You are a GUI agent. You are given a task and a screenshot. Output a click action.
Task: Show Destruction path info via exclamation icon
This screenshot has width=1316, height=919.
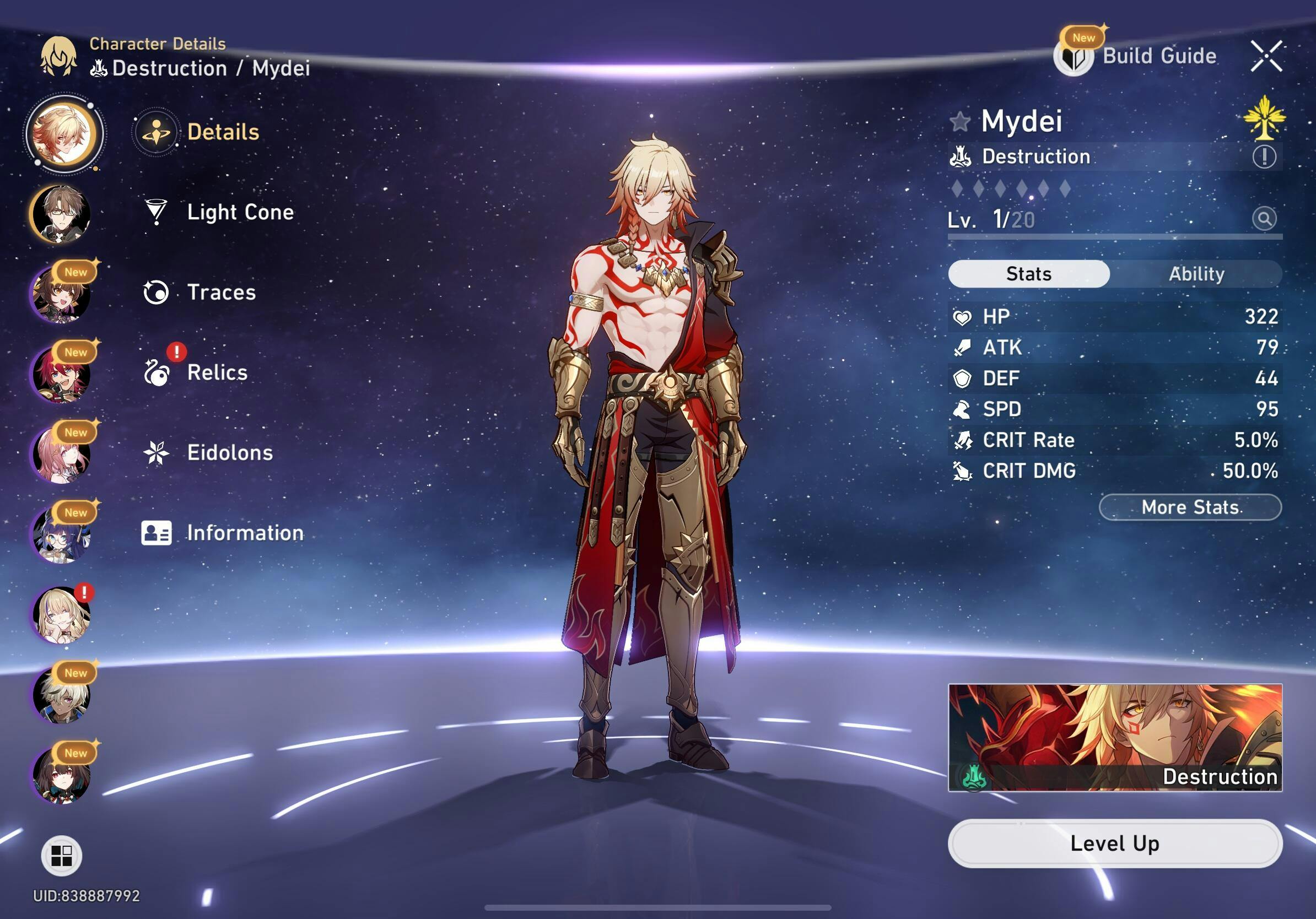(1264, 157)
